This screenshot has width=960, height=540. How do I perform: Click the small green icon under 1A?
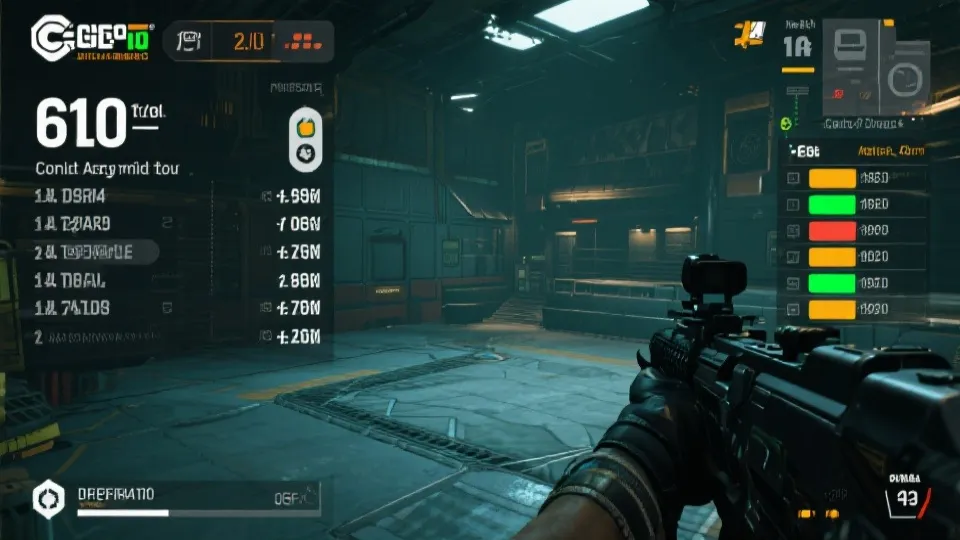click(785, 124)
